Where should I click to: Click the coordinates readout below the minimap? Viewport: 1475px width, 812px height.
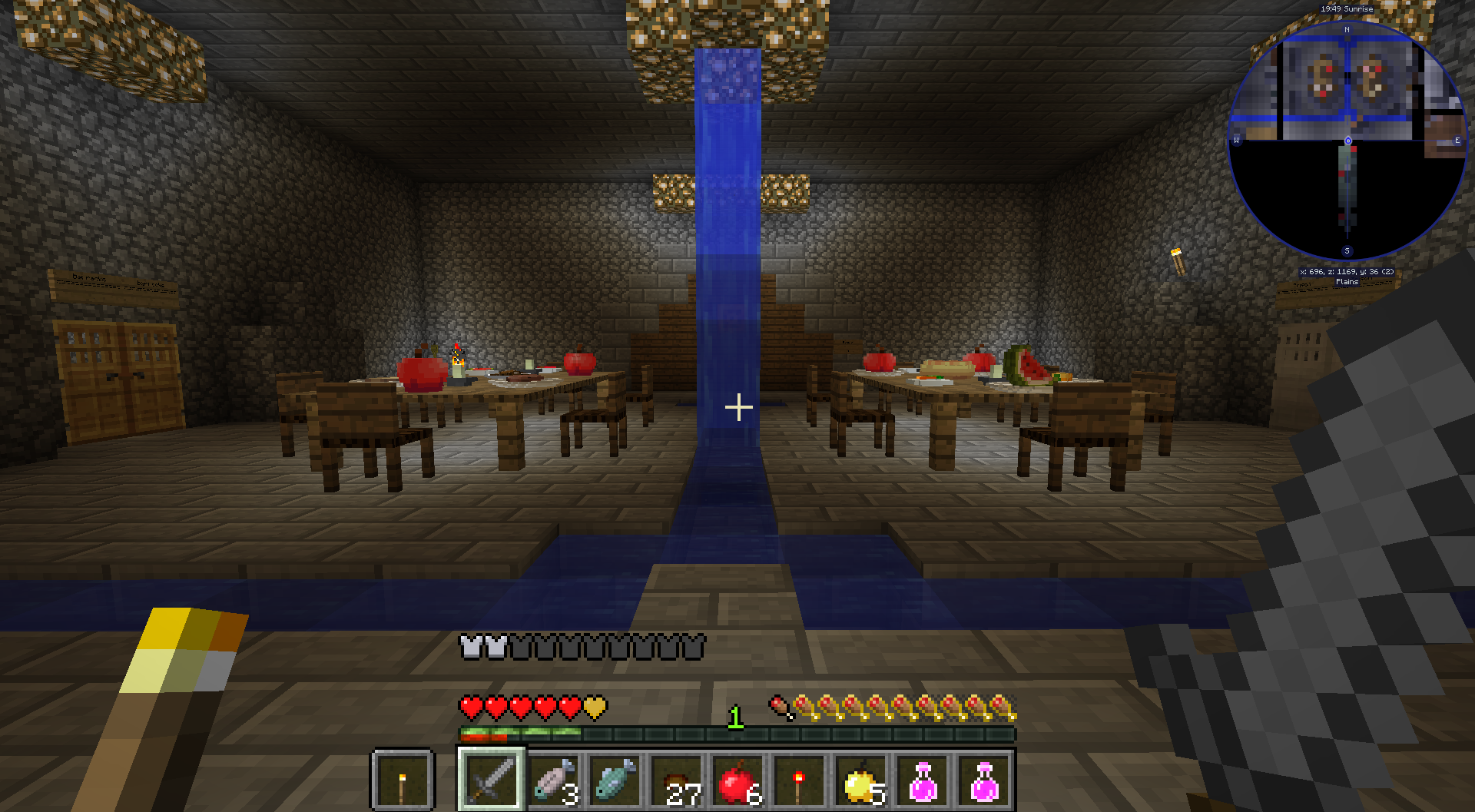tap(1347, 271)
